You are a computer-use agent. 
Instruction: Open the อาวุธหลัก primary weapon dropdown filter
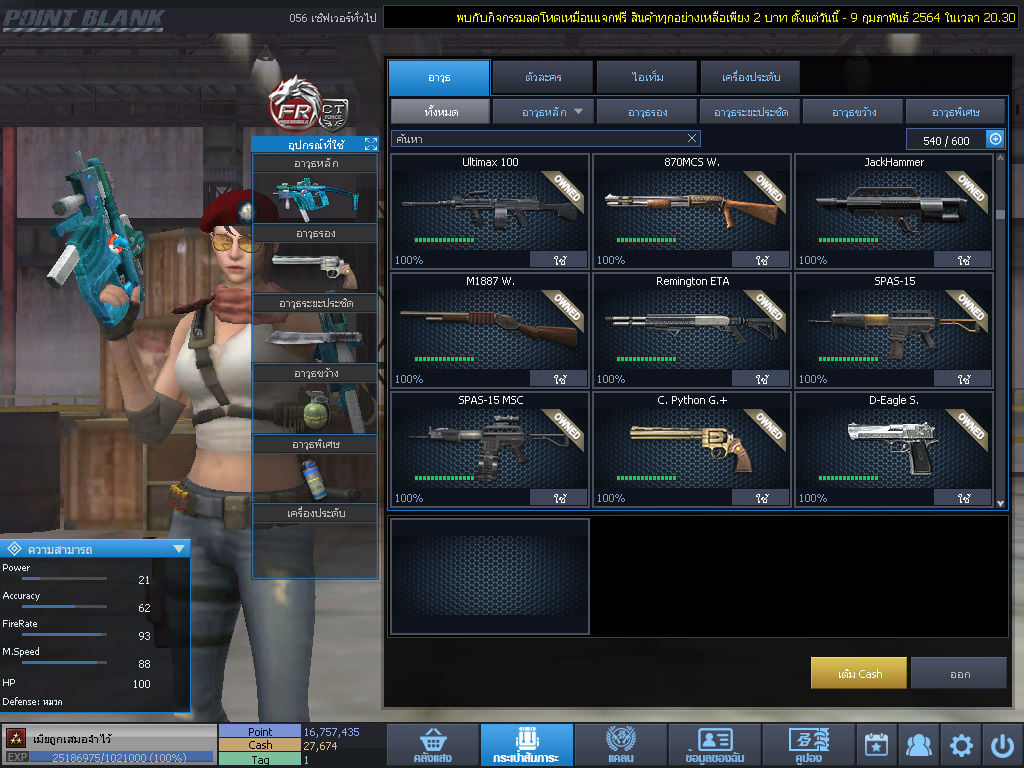click(x=543, y=112)
